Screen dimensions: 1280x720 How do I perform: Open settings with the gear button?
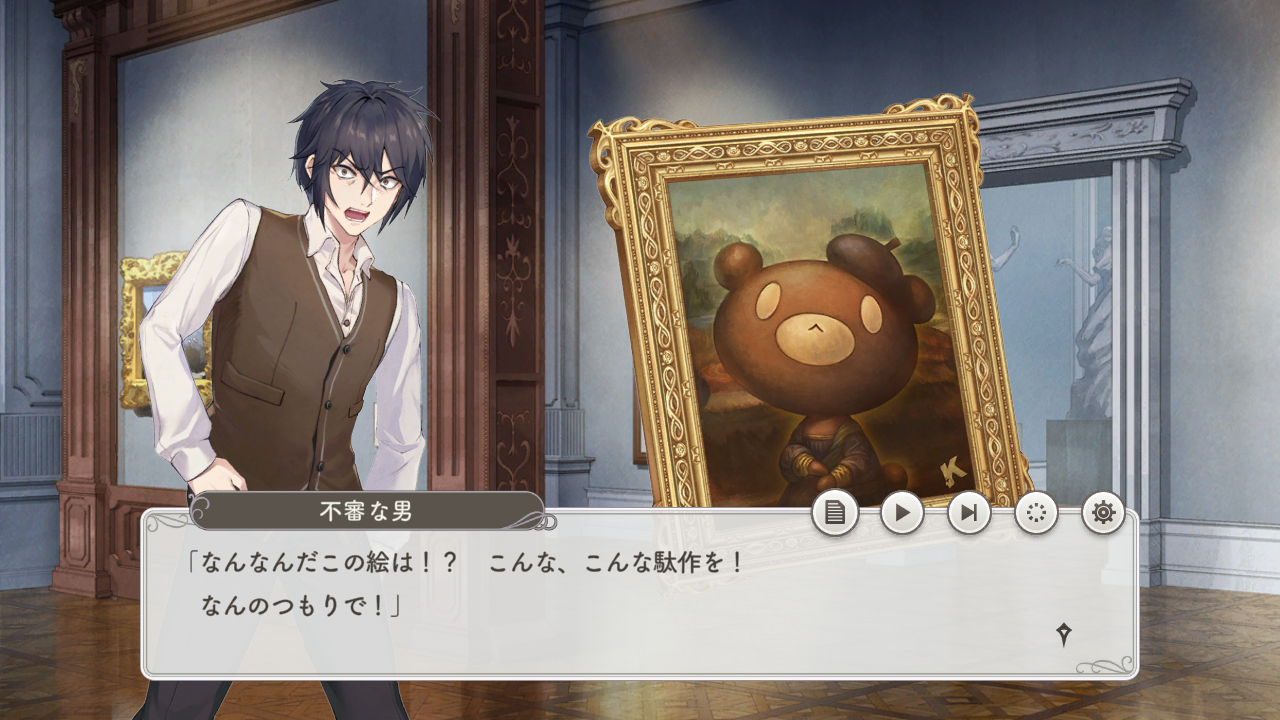[1103, 513]
